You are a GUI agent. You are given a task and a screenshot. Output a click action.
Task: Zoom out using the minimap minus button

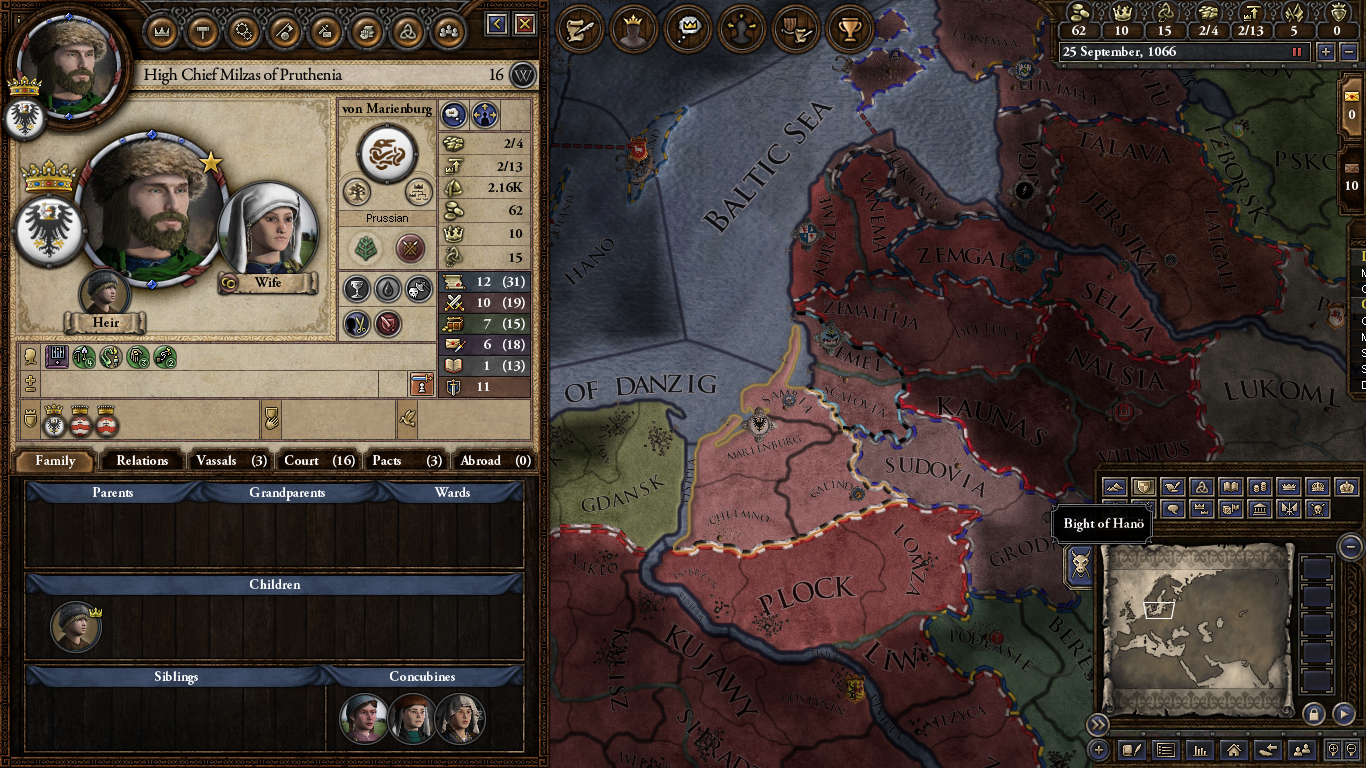coord(1350,546)
